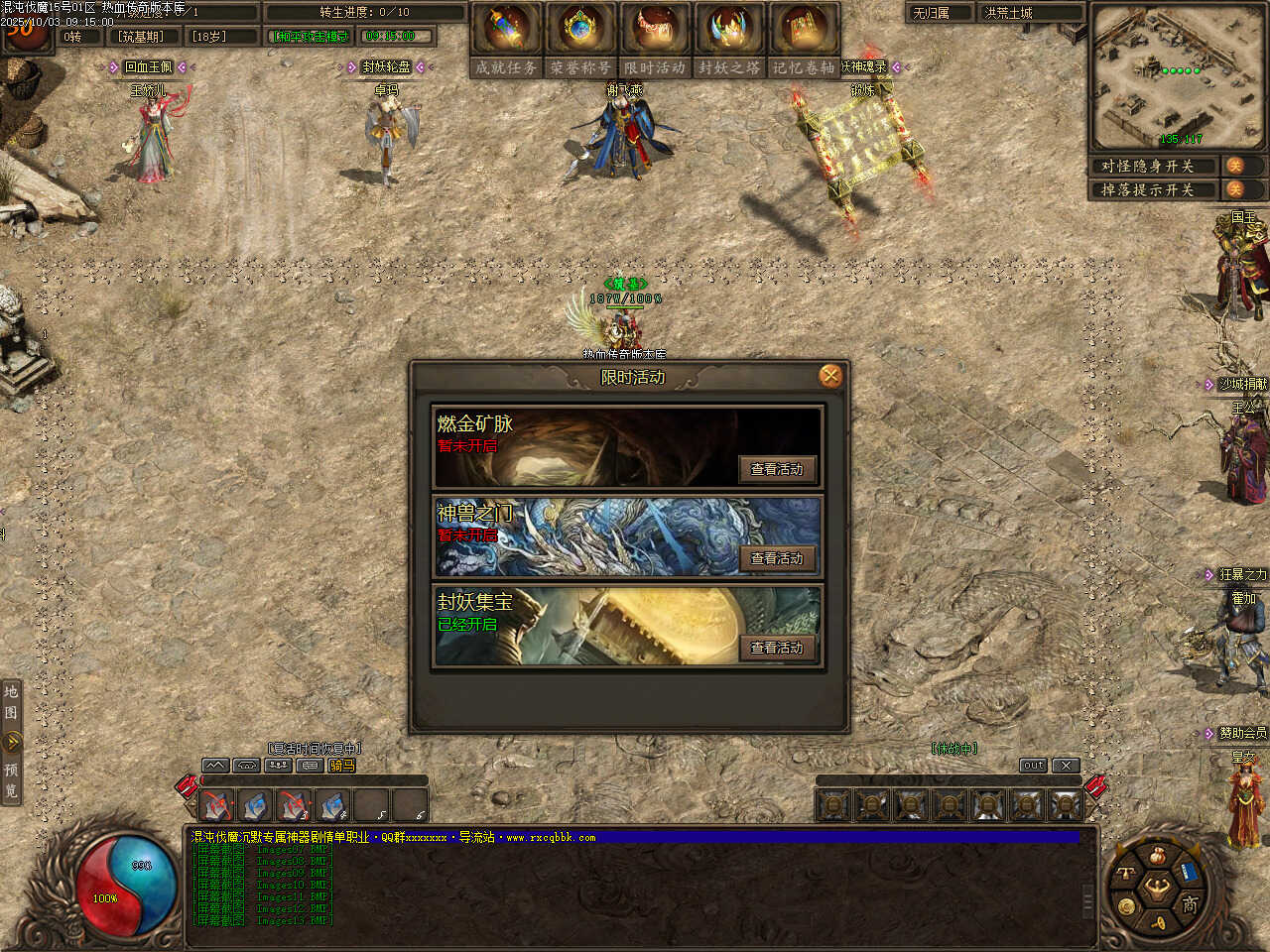Open the muscular figure character icon
This screenshot has width=1270, height=952.
point(1157,888)
